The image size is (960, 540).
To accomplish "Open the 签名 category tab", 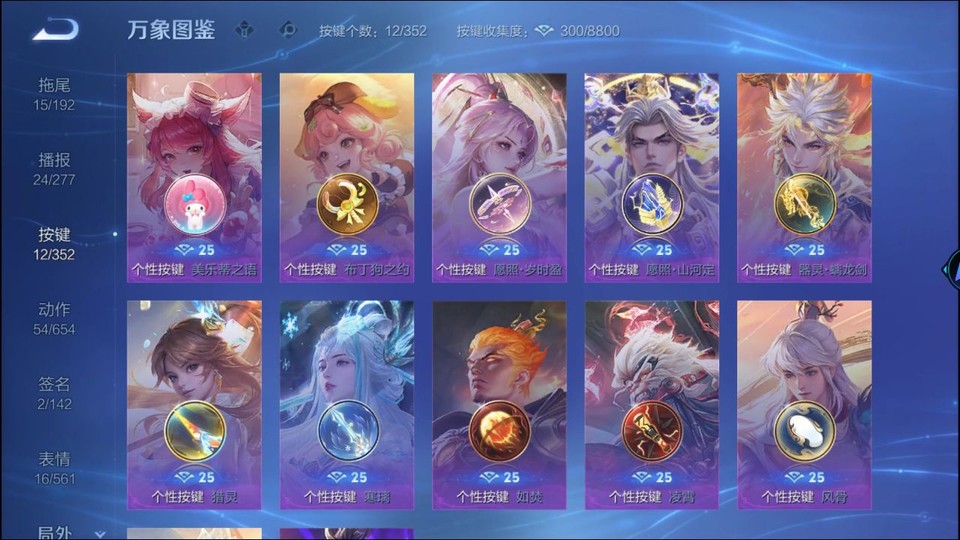I will point(55,393).
